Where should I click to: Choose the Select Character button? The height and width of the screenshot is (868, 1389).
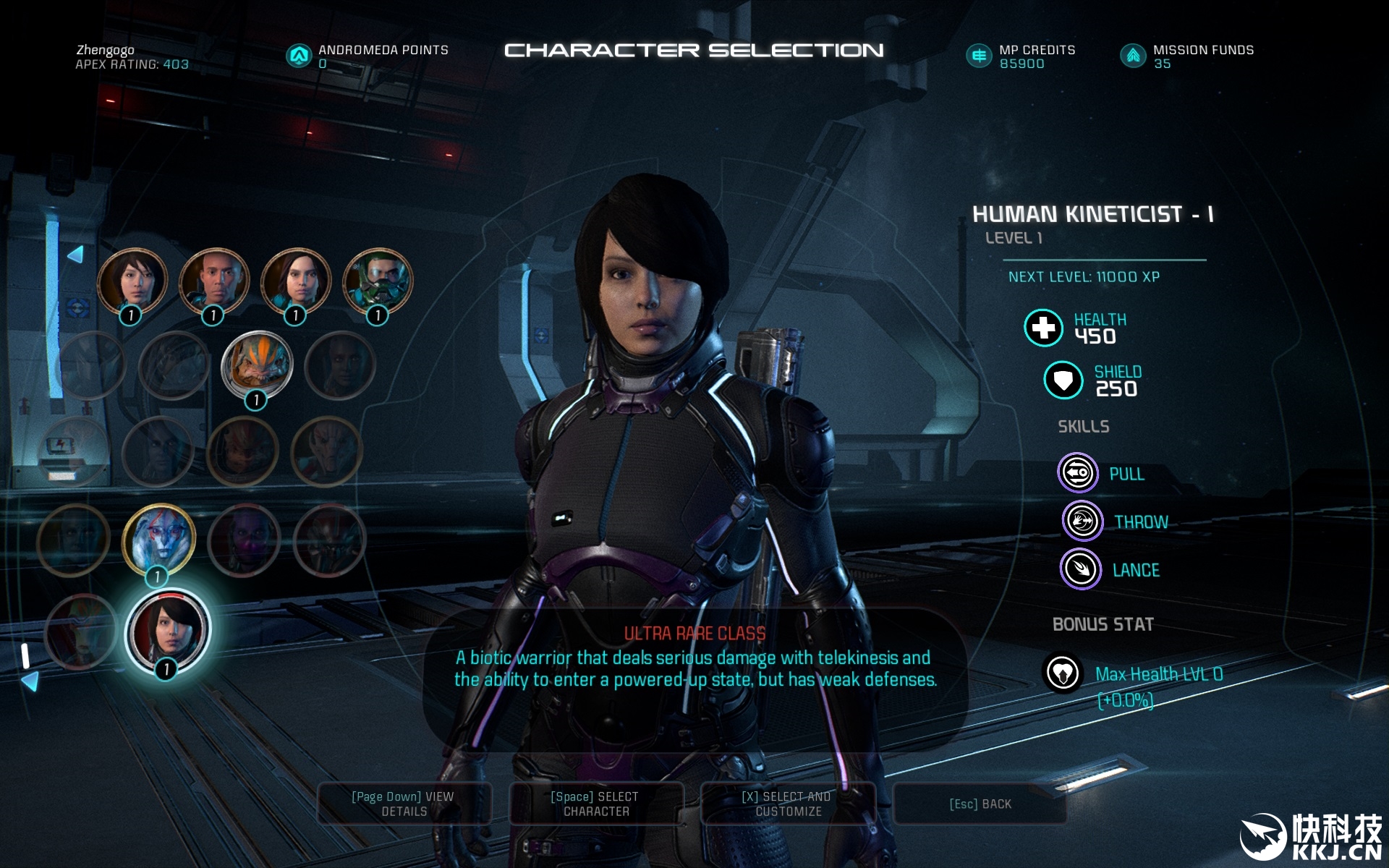(x=595, y=804)
